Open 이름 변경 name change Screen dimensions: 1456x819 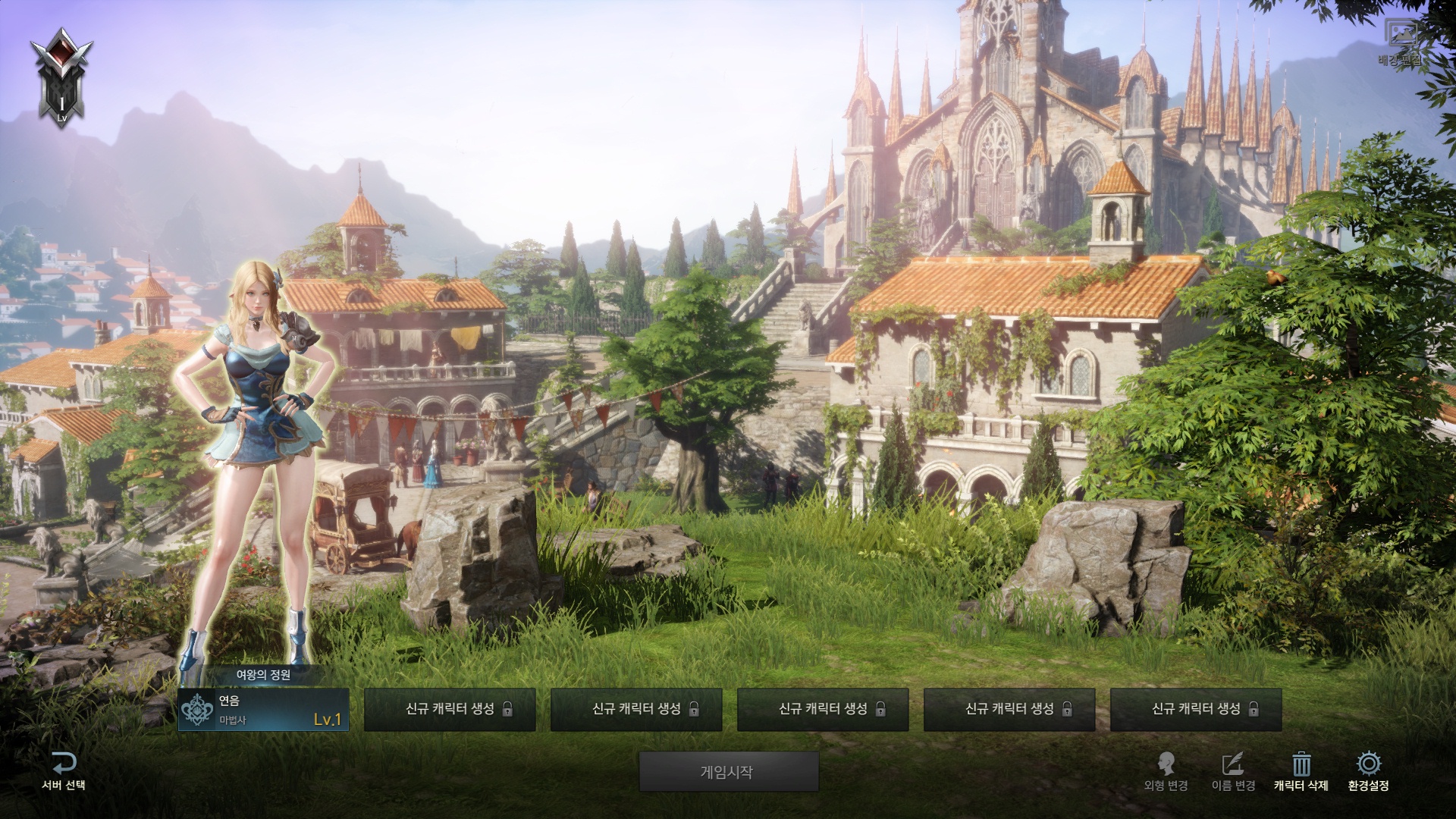[x=1233, y=772]
